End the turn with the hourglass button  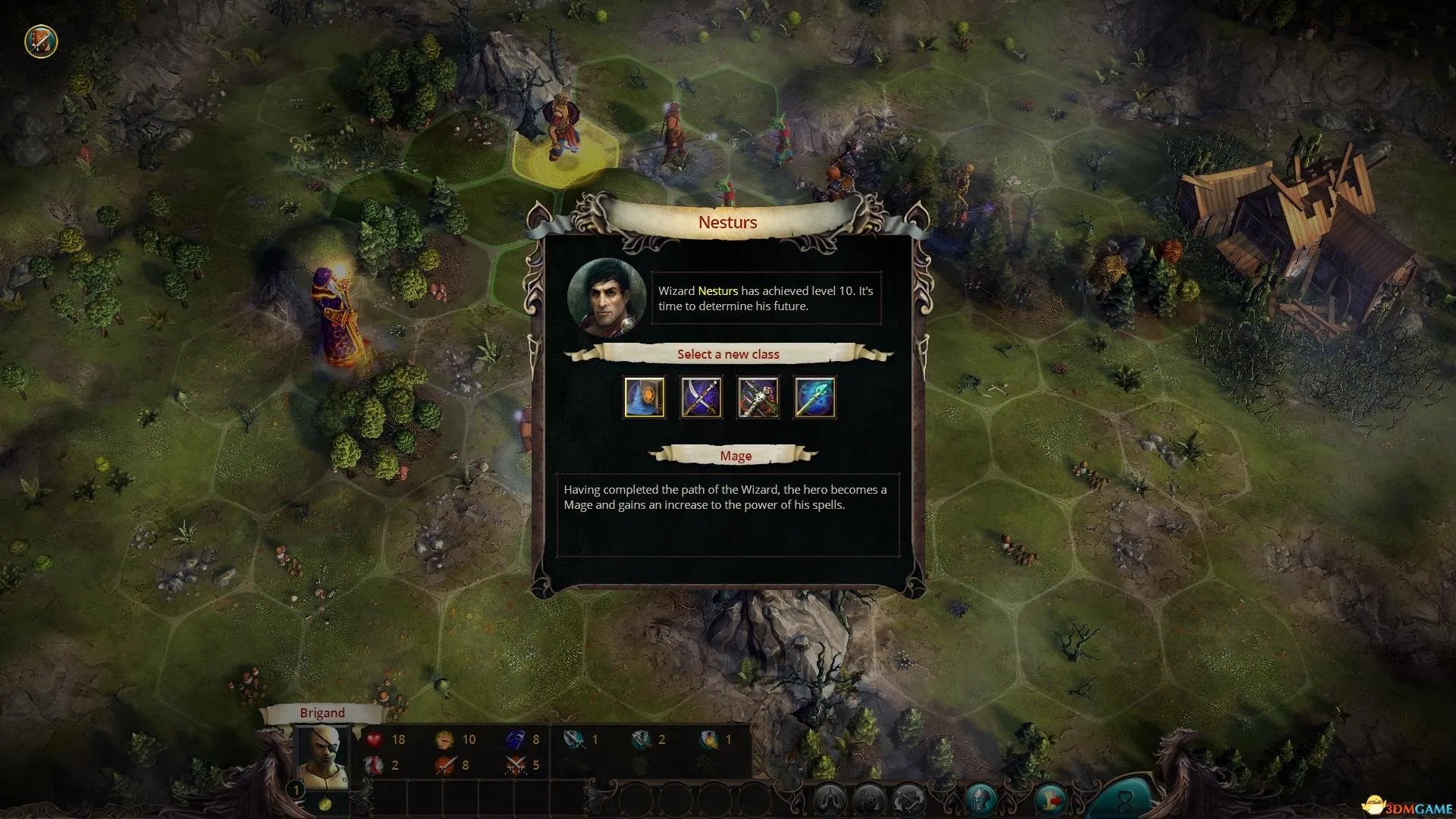pyautogui.click(x=1124, y=799)
